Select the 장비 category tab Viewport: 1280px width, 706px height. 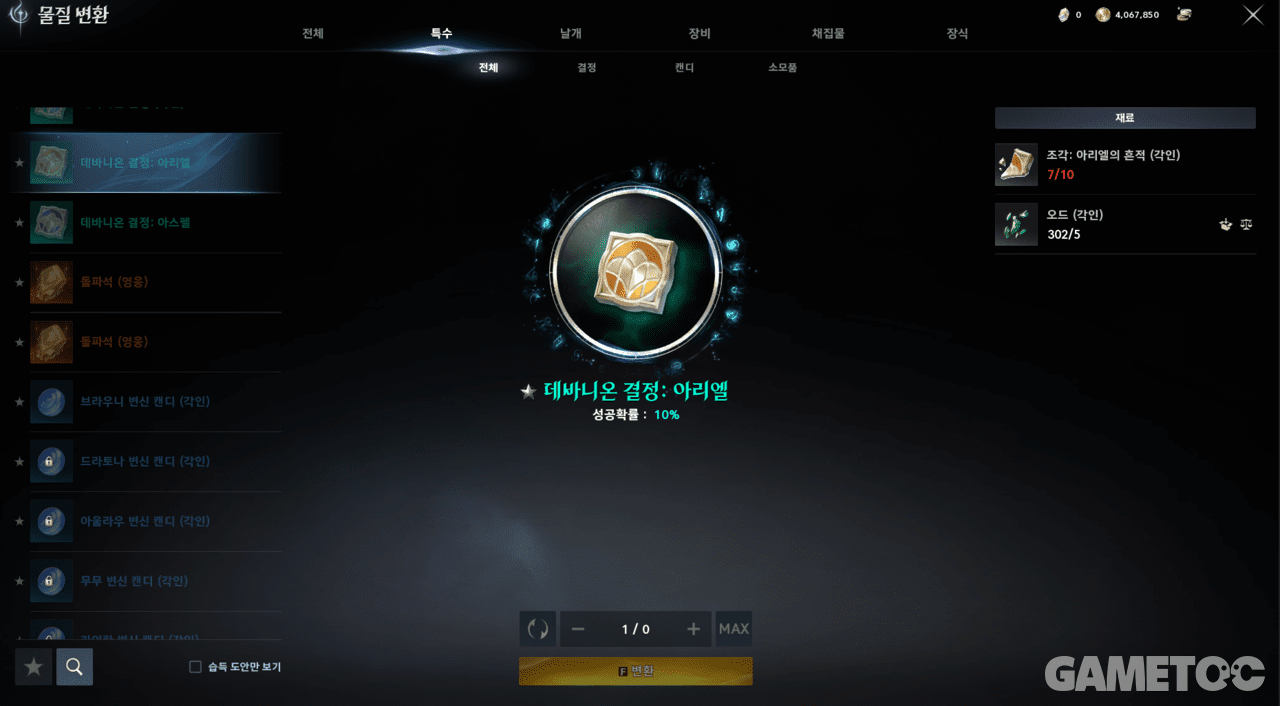(x=699, y=34)
